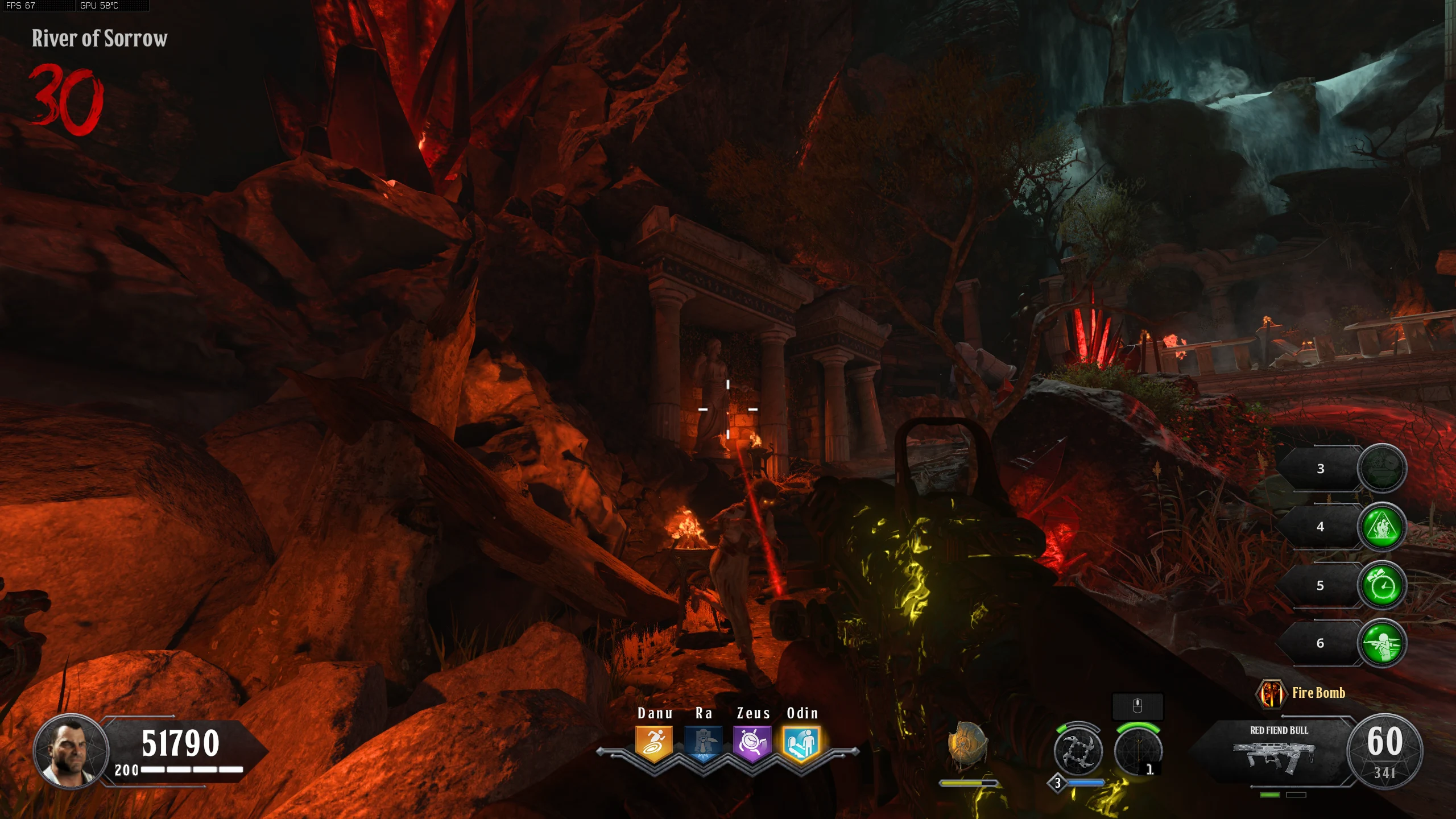This screenshot has height=819, width=1456.
Task: Choose the Odin perk icon
Action: coord(801,743)
